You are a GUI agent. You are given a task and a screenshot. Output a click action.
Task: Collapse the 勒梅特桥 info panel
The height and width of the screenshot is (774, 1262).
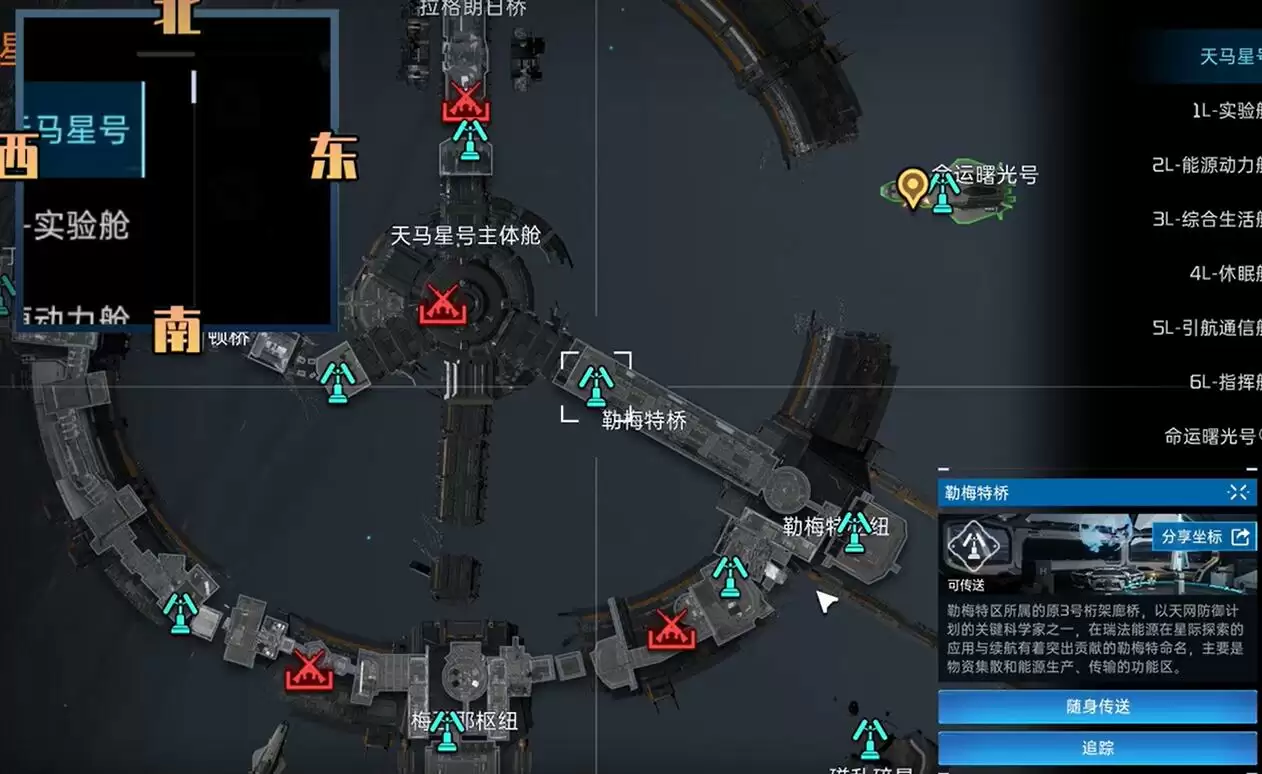[1238, 492]
